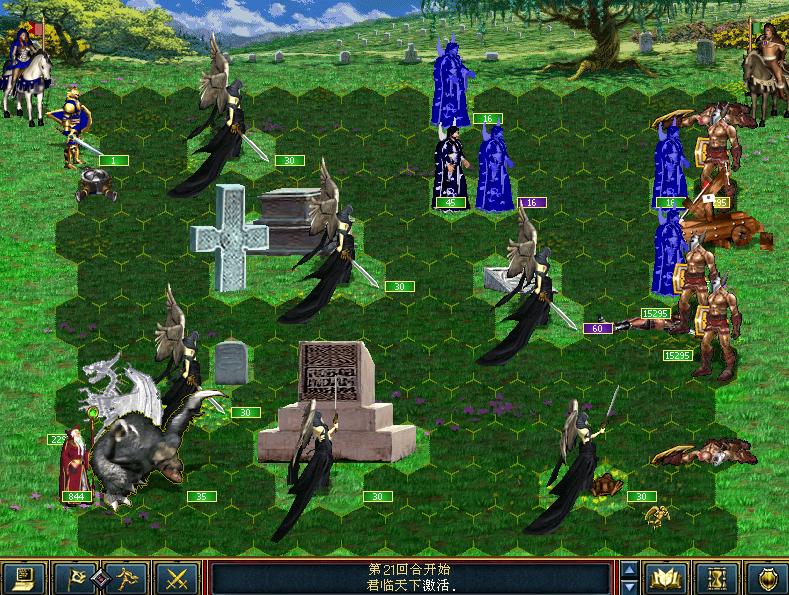Click the combat log down arrow
This screenshot has height=595, width=789.
point(629,587)
